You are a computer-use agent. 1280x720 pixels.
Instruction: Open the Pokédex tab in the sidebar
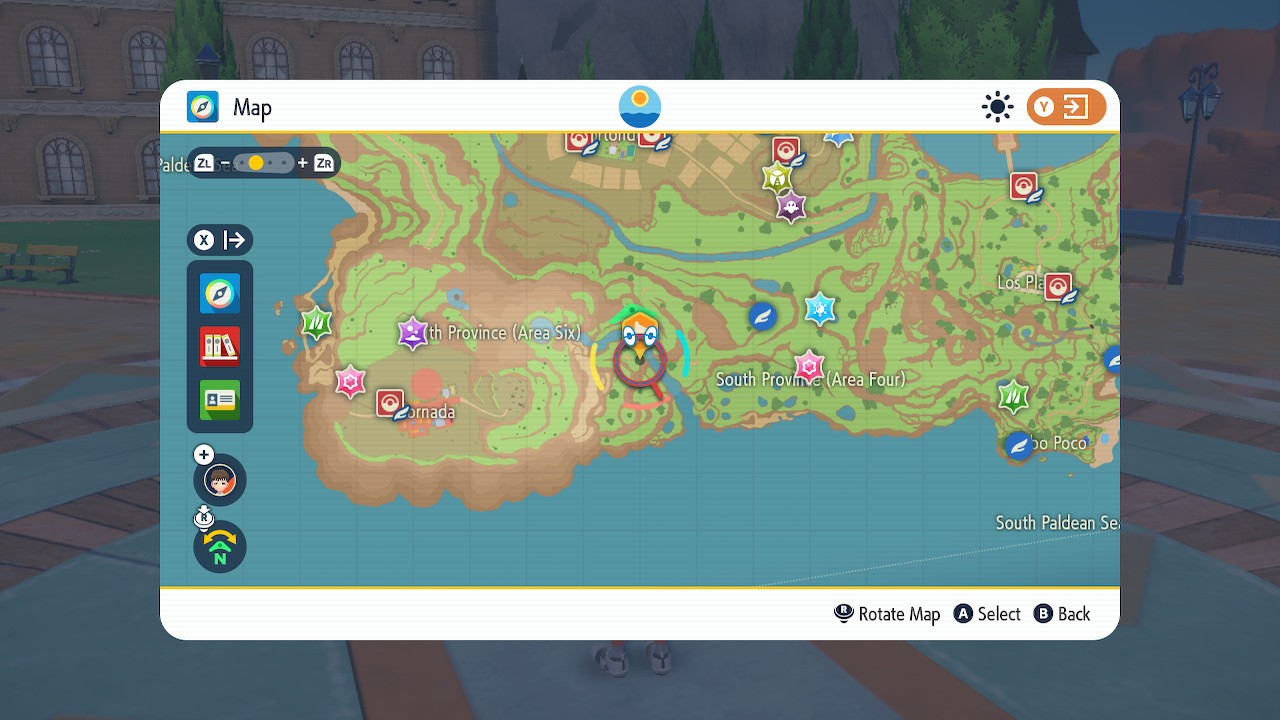point(219,347)
